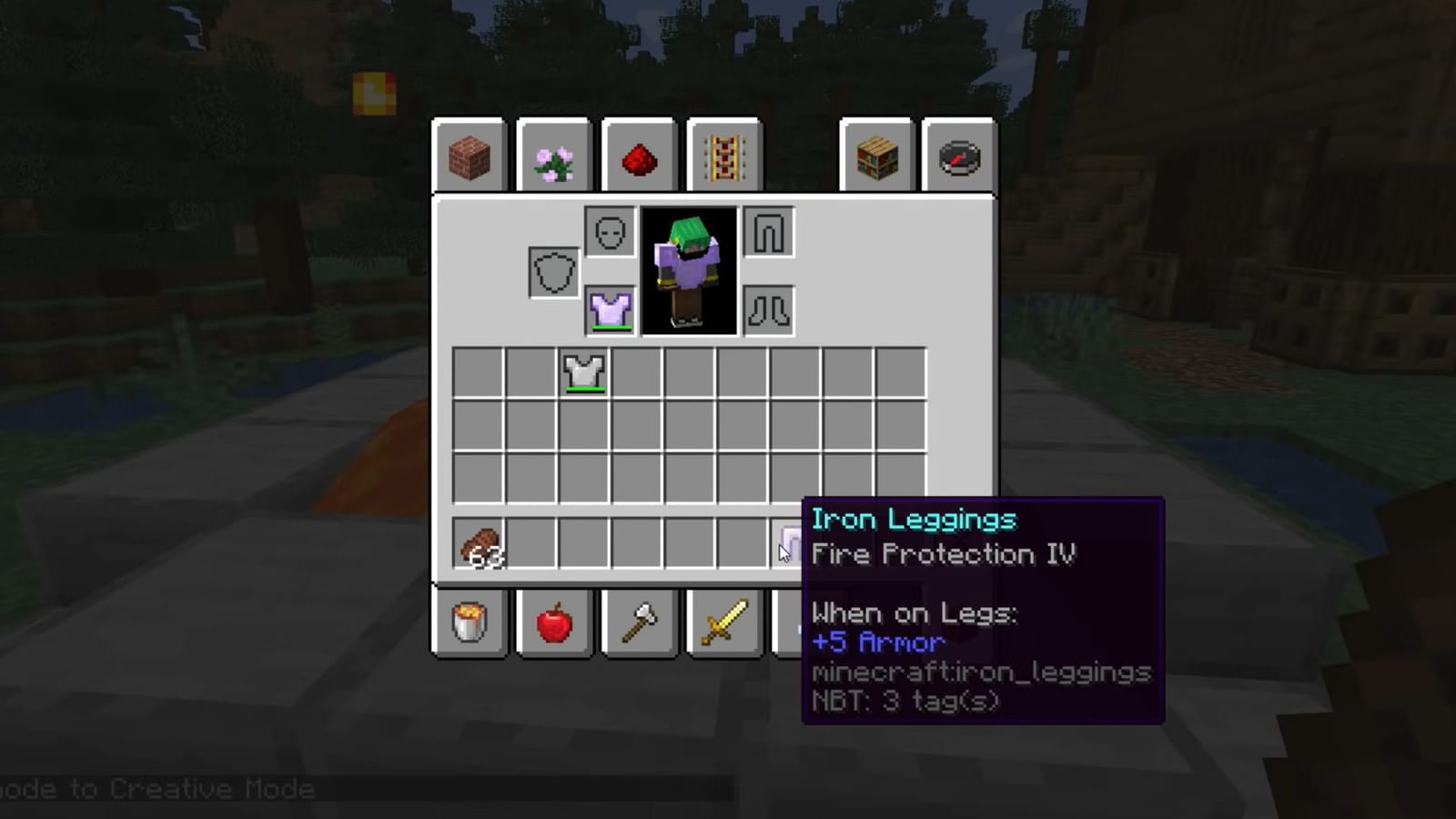This screenshot has width=1456, height=819.
Task: Click the empty helmet armor slot
Action: (610, 232)
